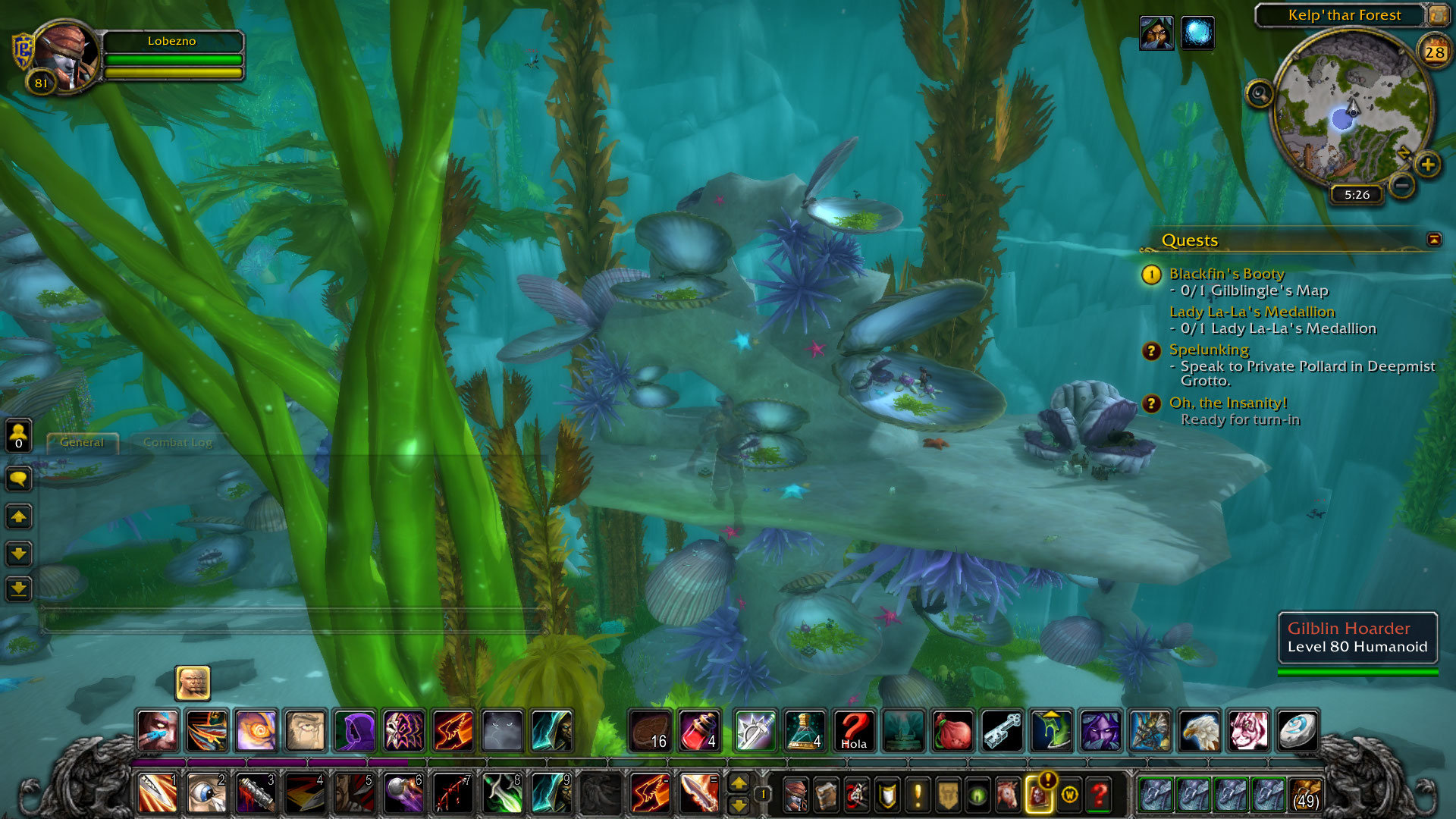Select the Oh, the Insanity! quest
The width and height of the screenshot is (1456, 819).
coord(1228,403)
